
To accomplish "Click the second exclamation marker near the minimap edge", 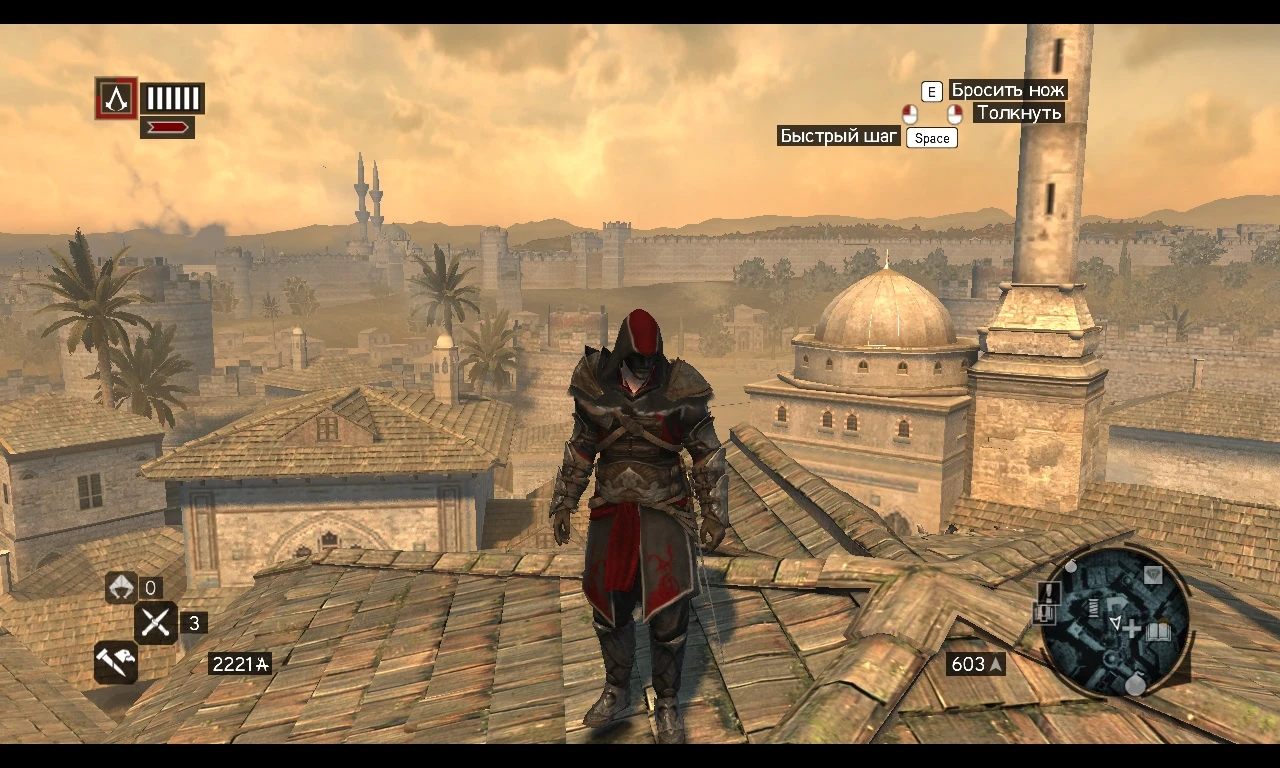I will [x=1045, y=612].
